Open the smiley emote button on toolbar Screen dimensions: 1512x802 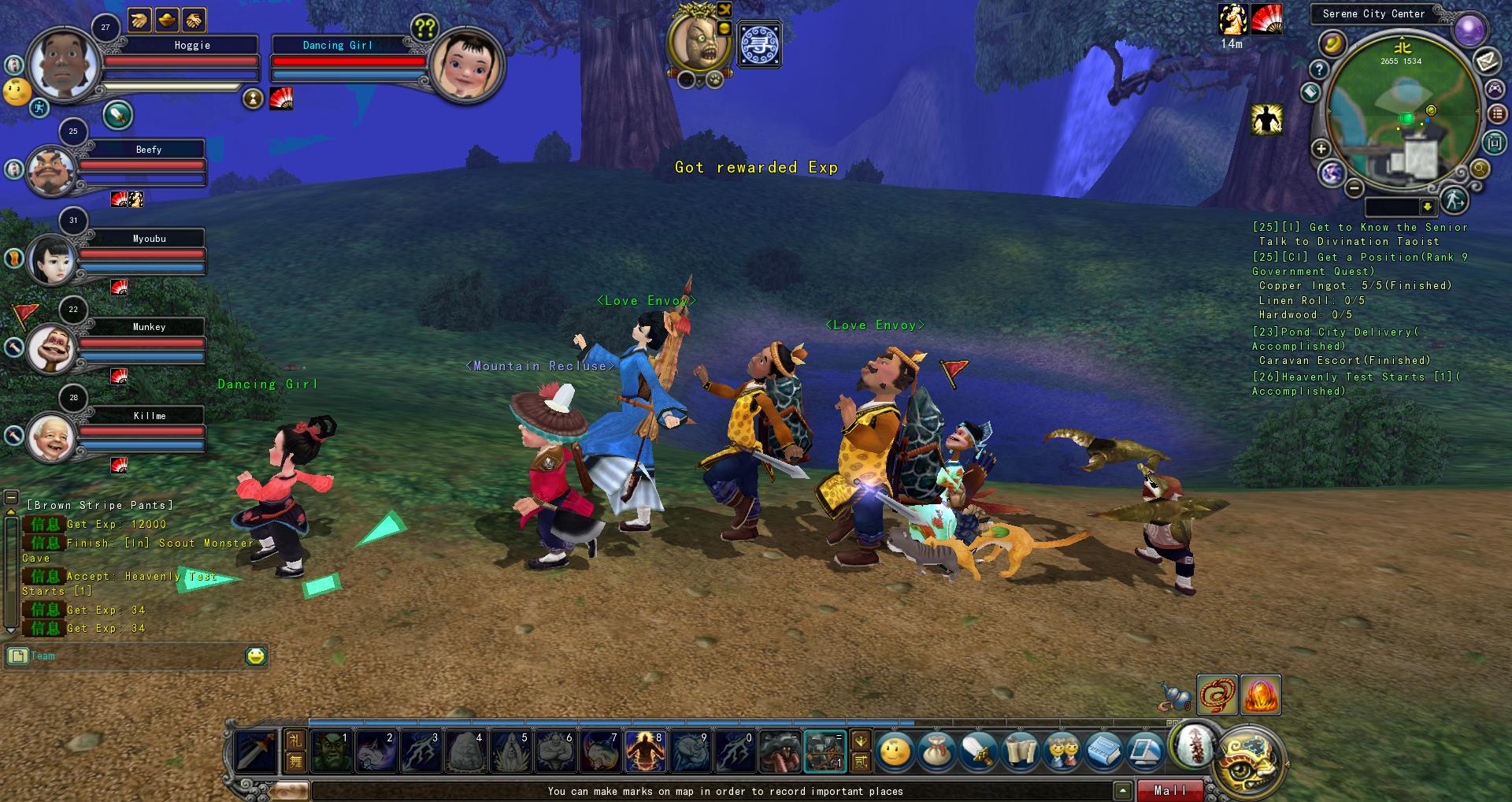coord(895,752)
